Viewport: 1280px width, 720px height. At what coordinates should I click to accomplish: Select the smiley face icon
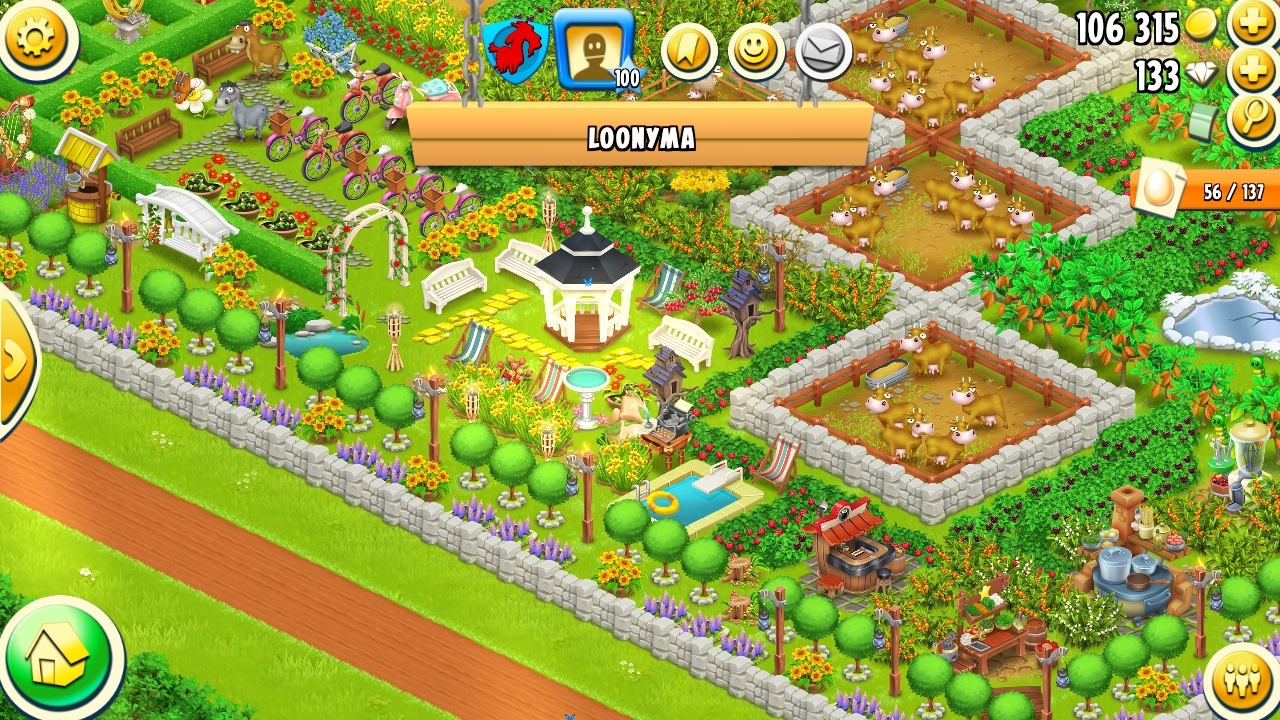(x=756, y=51)
